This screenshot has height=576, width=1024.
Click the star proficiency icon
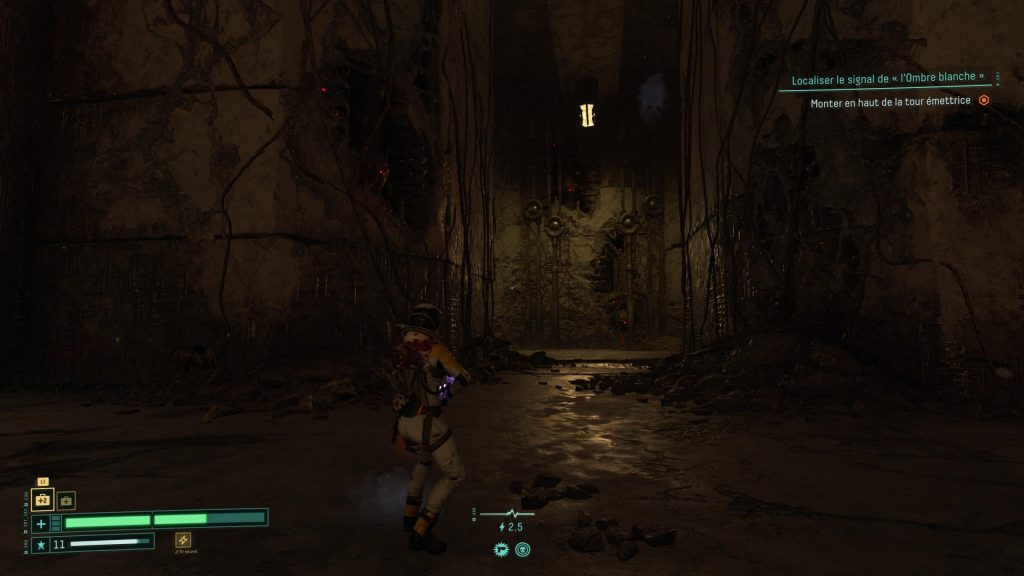click(41, 544)
